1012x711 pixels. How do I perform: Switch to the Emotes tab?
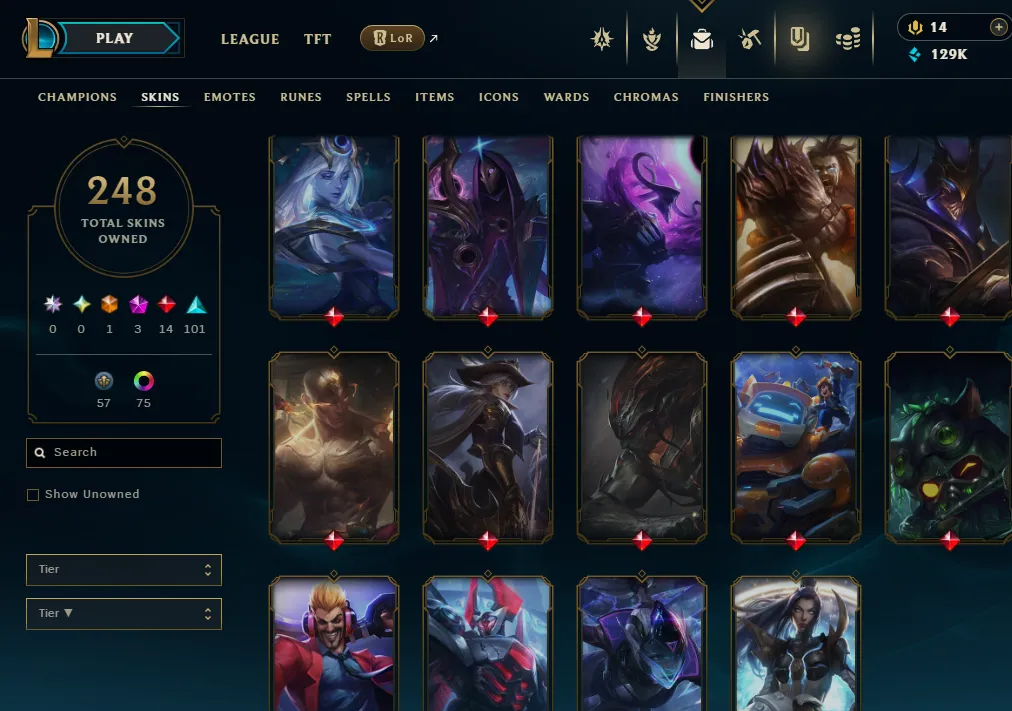[x=230, y=97]
